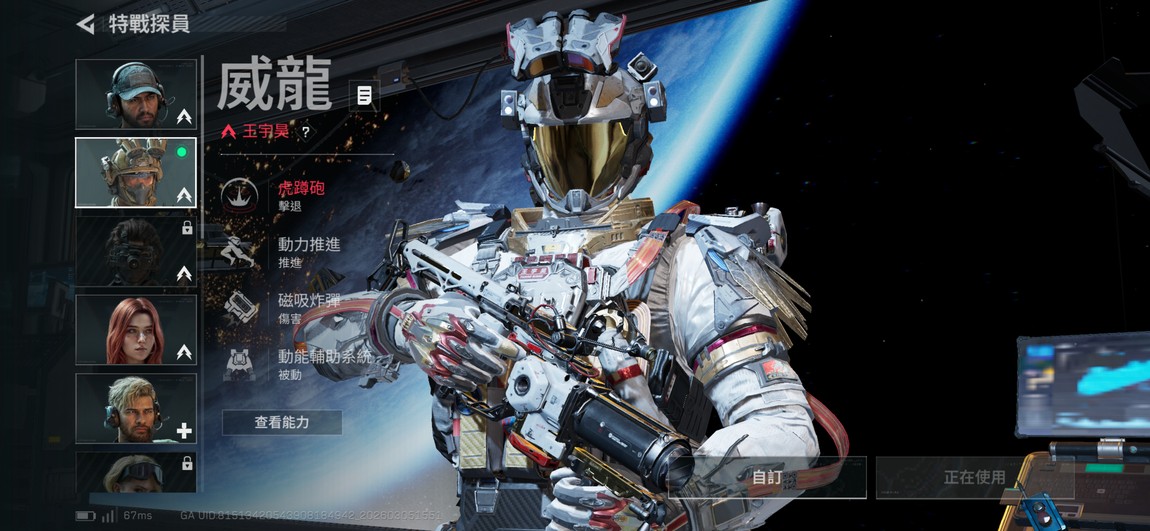Select the red-haired female operator
Screen dimensions: 1150x531
click(136, 329)
